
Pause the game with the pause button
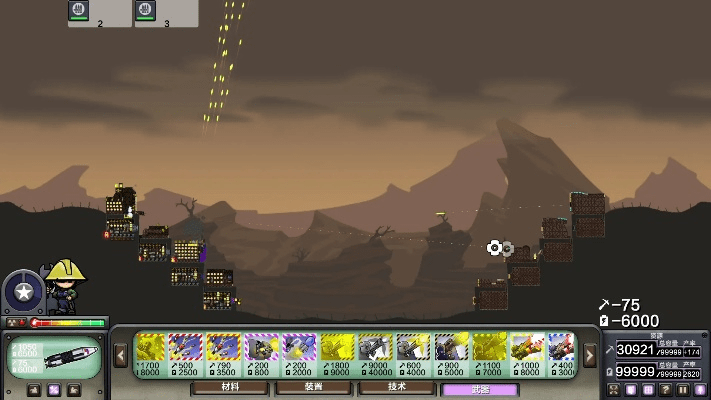(x=684, y=389)
